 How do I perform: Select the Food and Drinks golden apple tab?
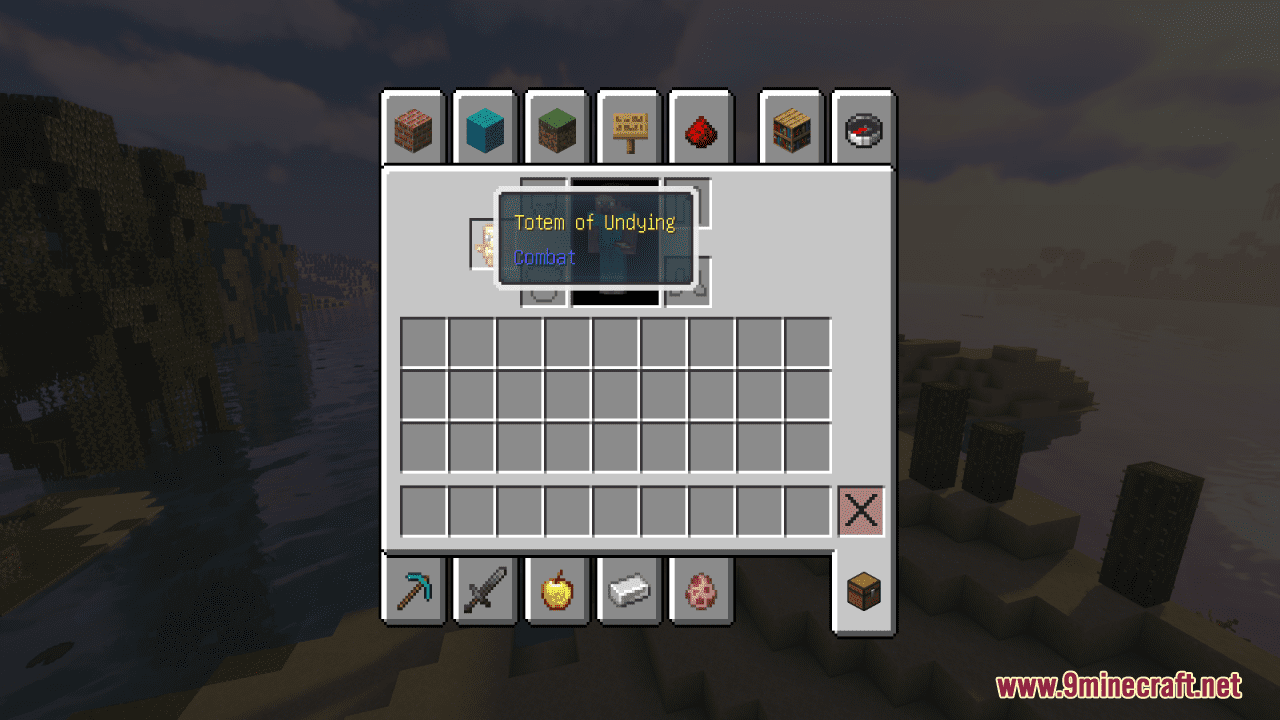tap(556, 592)
